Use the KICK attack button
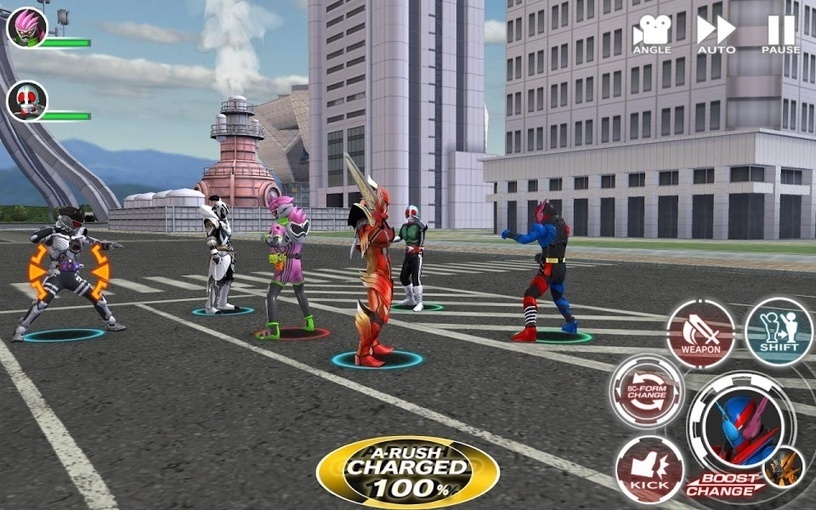 (649, 468)
